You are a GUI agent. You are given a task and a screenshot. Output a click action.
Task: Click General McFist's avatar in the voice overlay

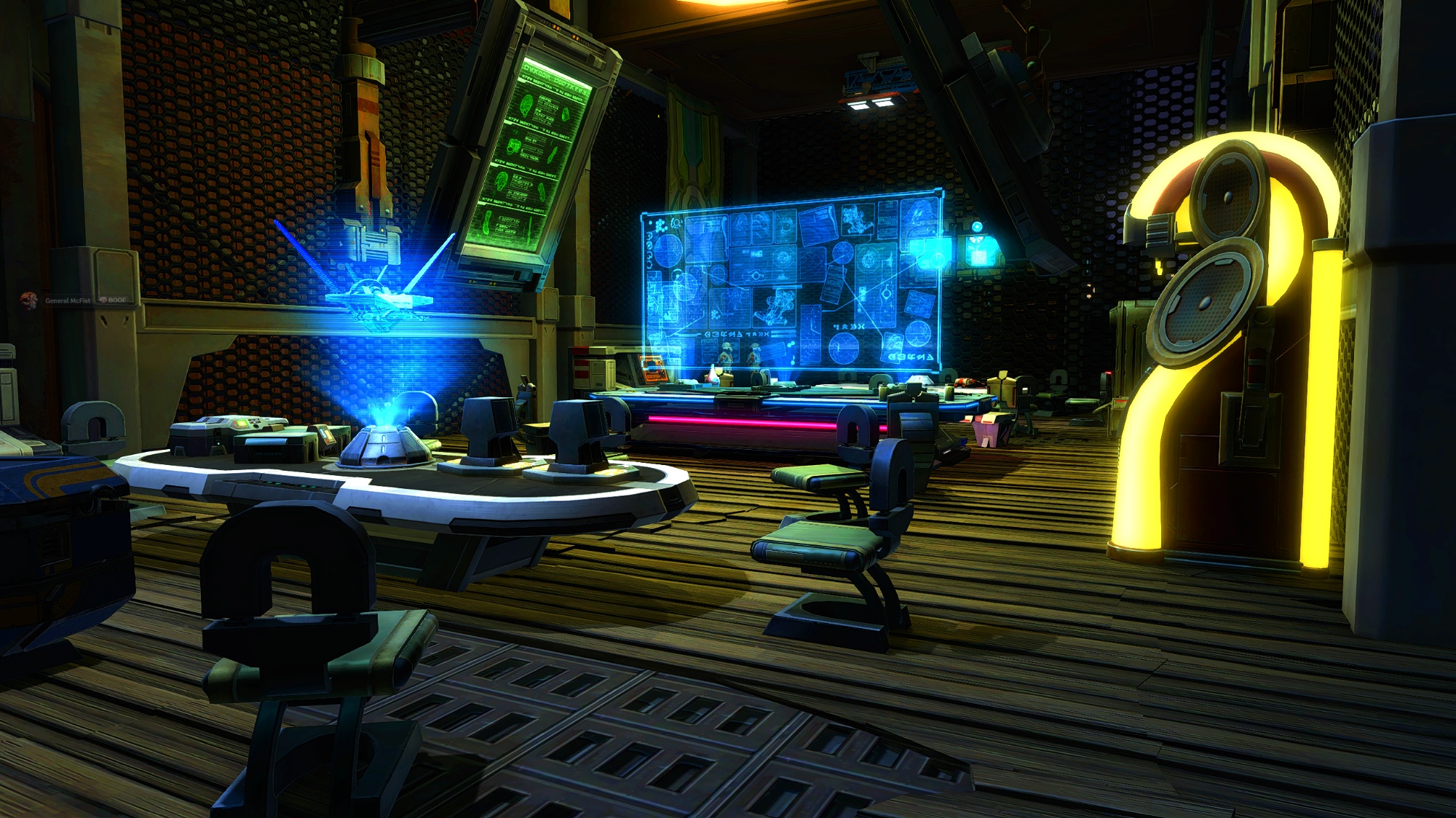click(29, 300)
